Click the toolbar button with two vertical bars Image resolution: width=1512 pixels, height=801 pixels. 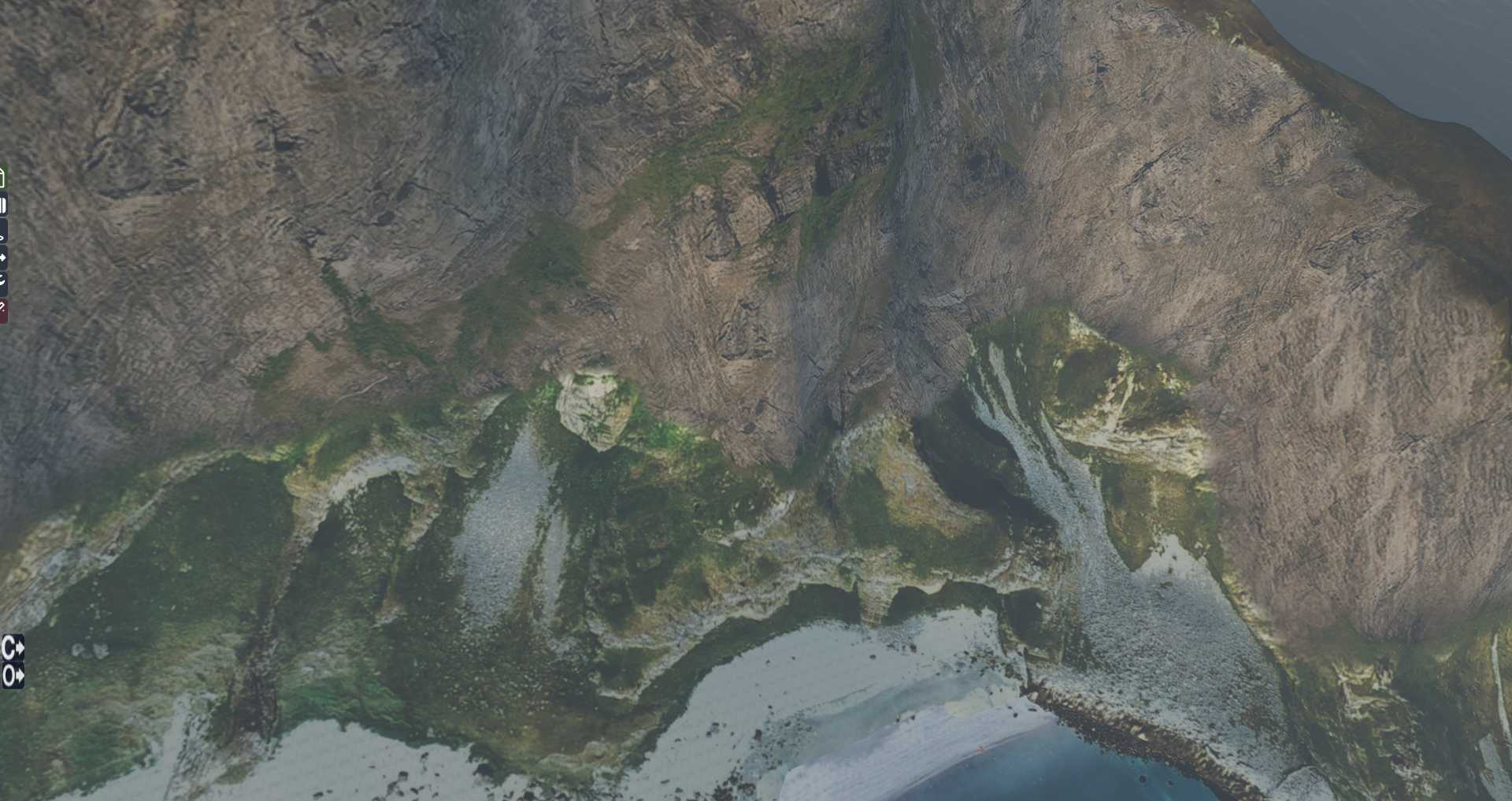[x=3, y=206]
